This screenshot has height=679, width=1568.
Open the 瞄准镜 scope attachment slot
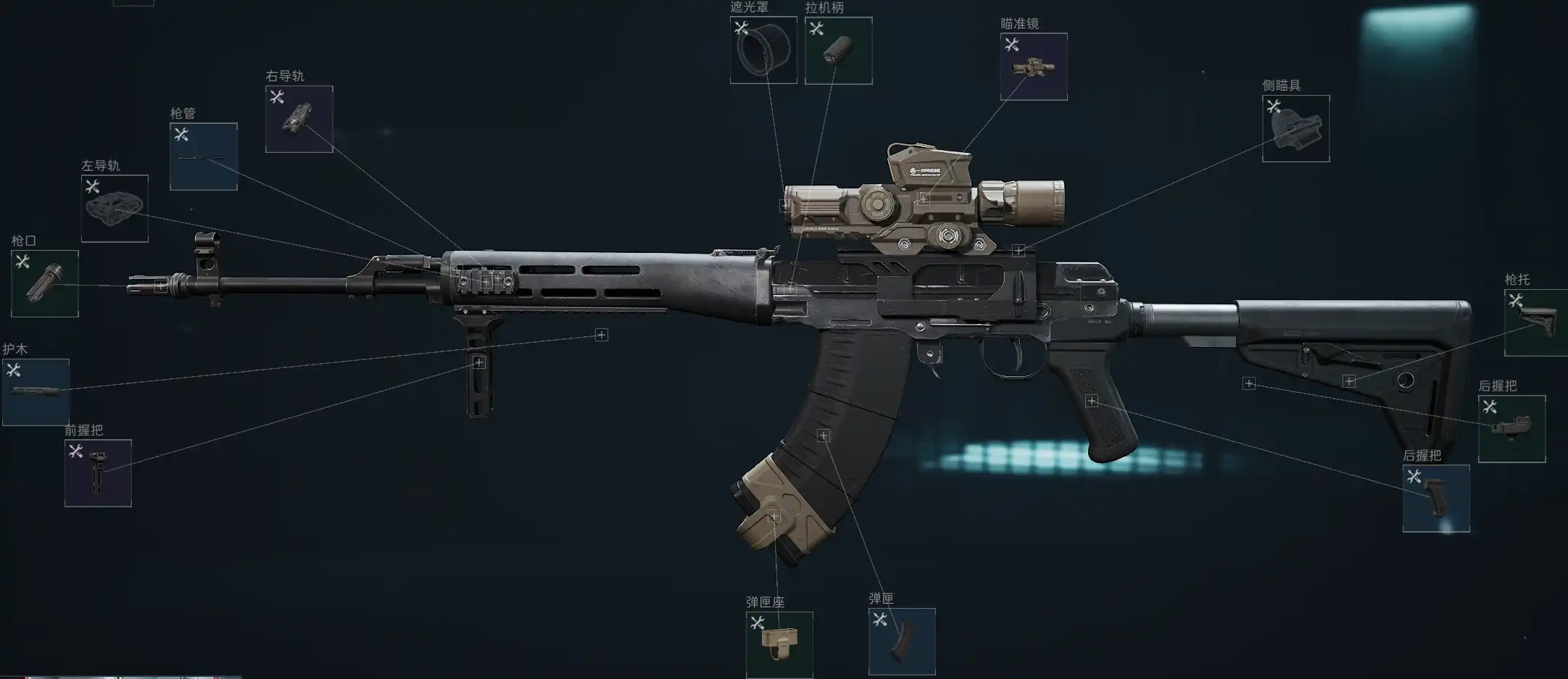coord(1034,67)
